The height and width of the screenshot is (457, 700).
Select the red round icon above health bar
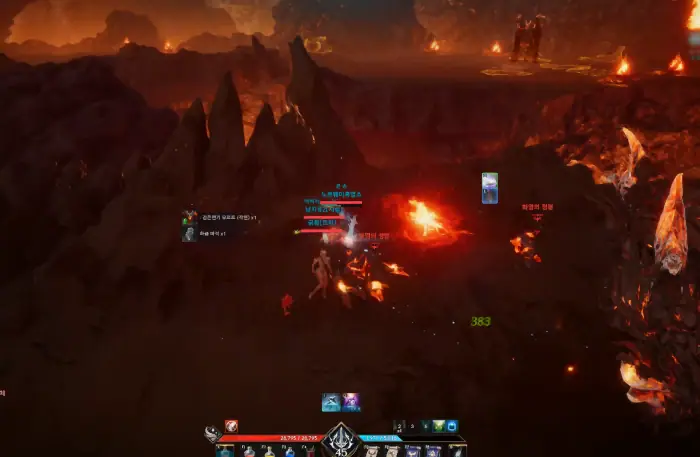click(231, 426)
